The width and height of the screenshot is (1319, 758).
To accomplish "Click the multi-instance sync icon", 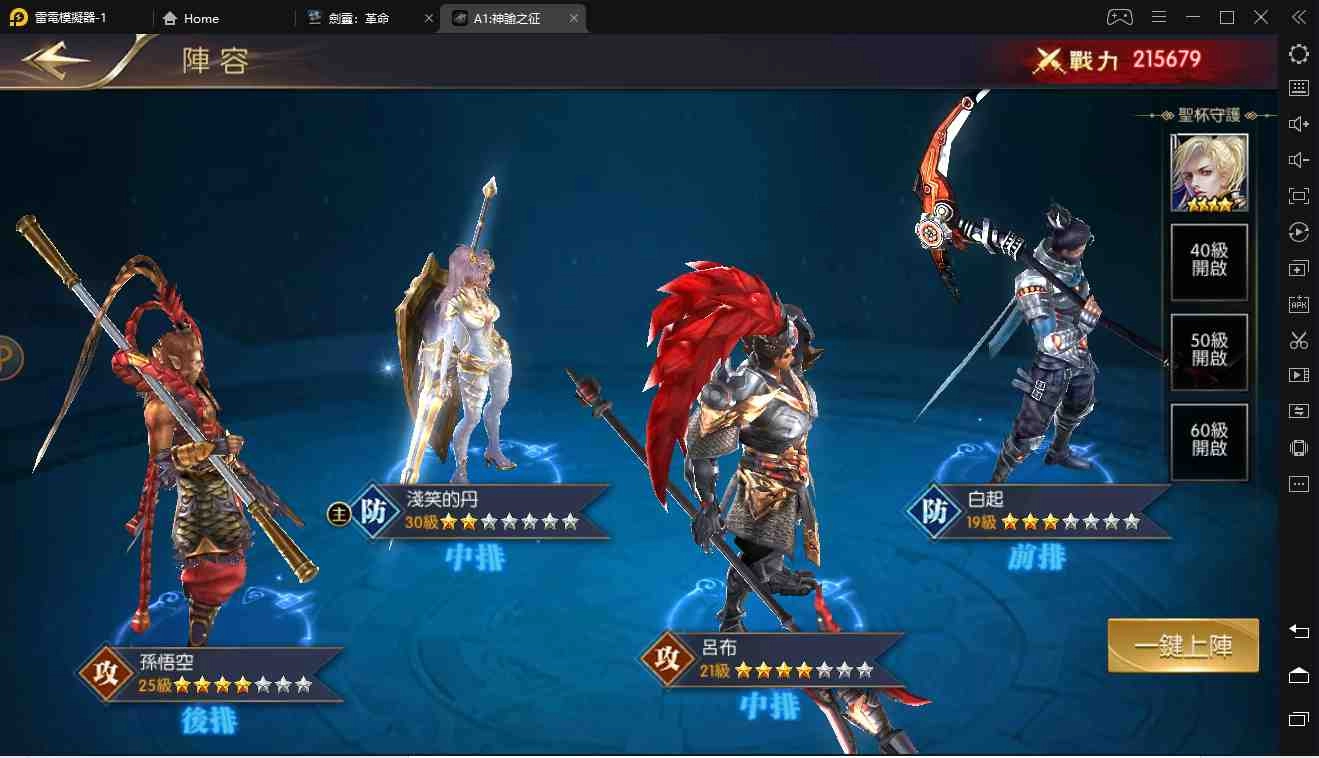I will click(1298, 410).
